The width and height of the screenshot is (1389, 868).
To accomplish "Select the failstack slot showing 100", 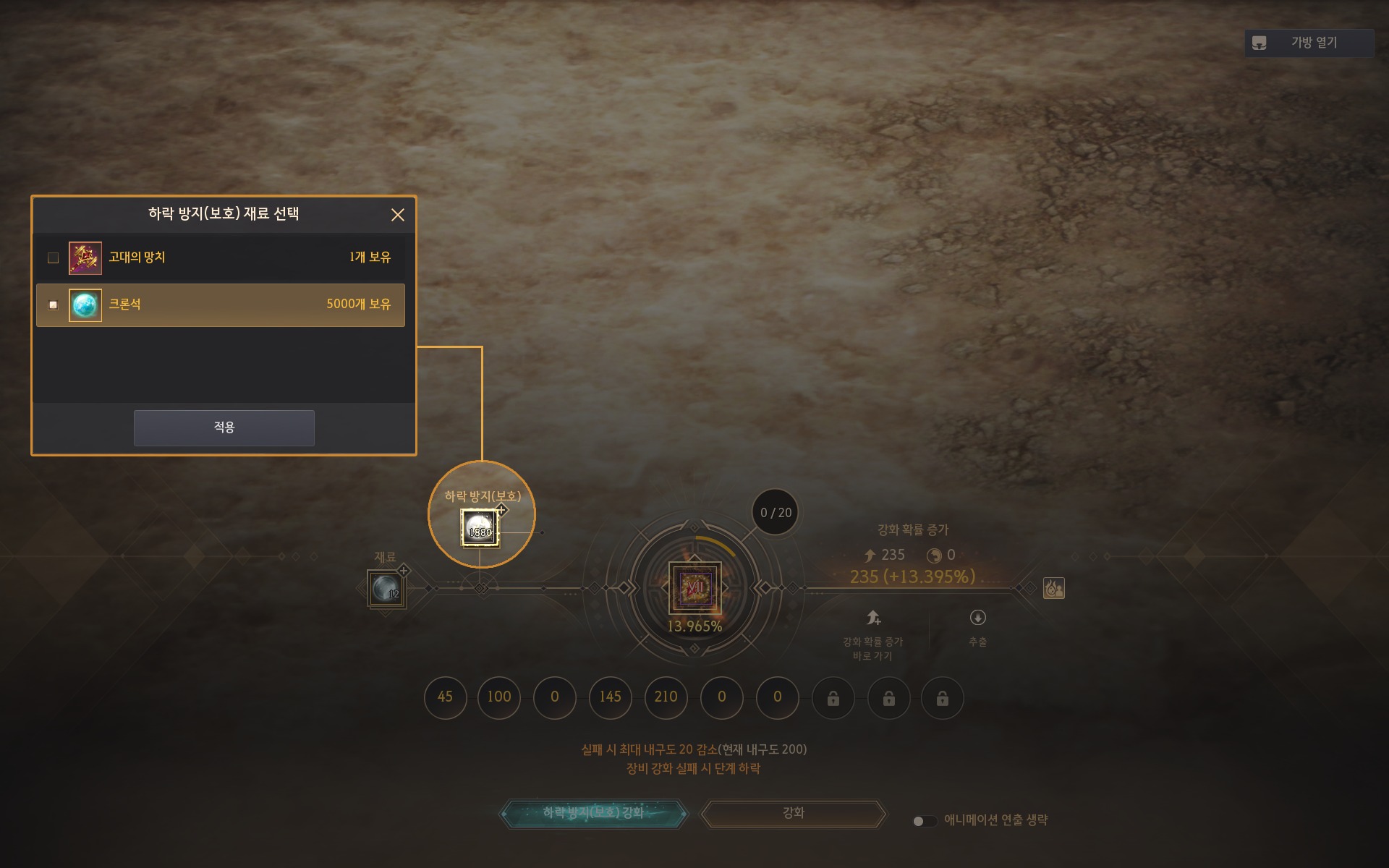I will tap(499, 697).
